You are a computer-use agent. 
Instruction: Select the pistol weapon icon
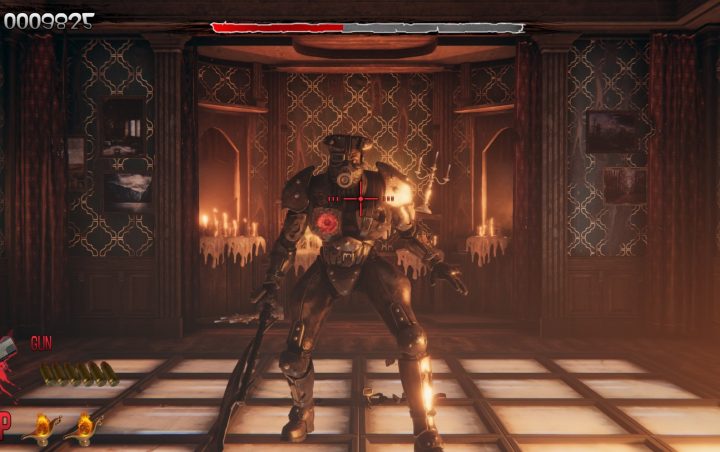pos(9,349)
